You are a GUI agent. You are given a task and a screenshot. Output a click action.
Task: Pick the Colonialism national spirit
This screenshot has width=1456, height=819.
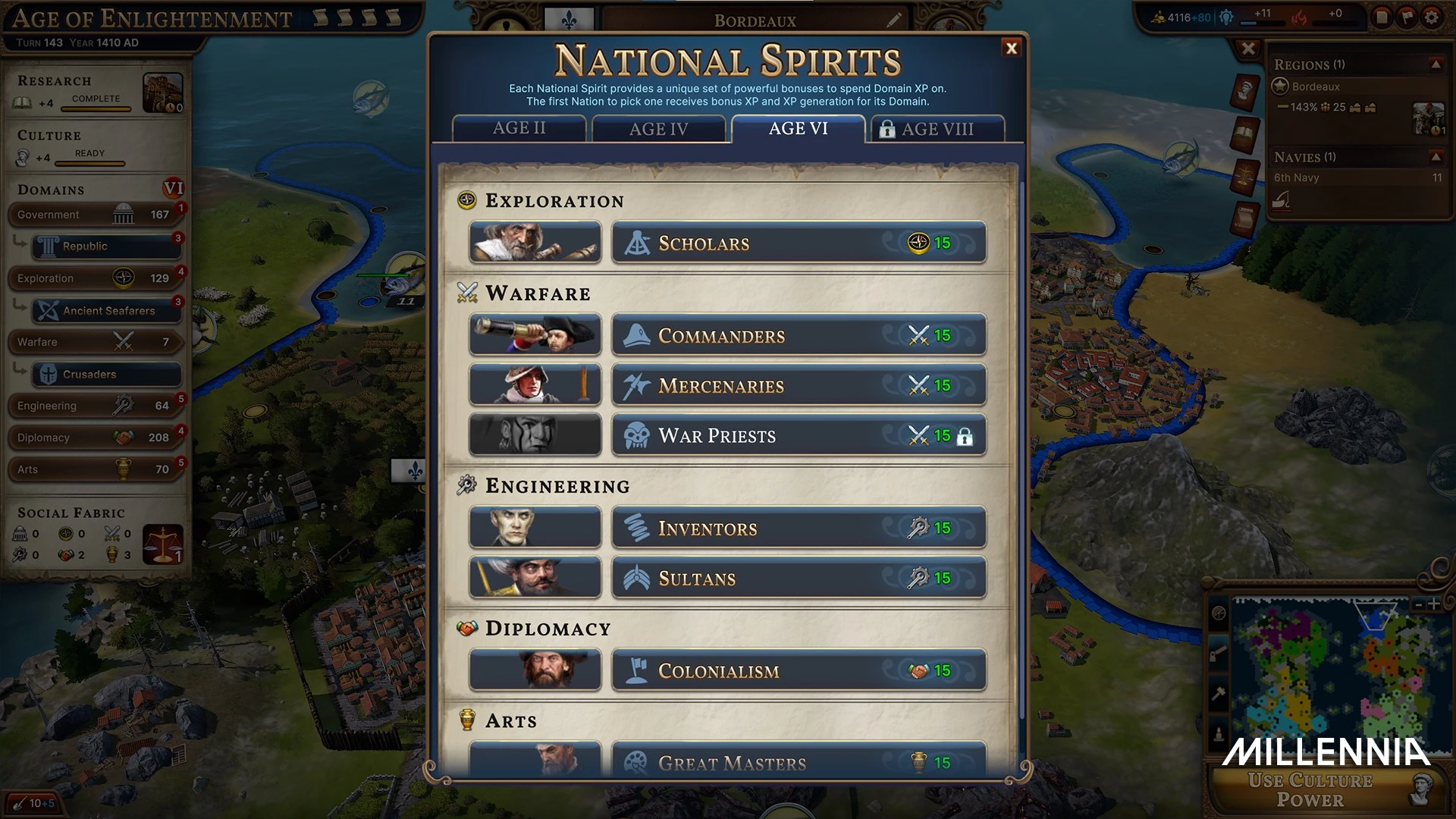[x=799, y=670]
